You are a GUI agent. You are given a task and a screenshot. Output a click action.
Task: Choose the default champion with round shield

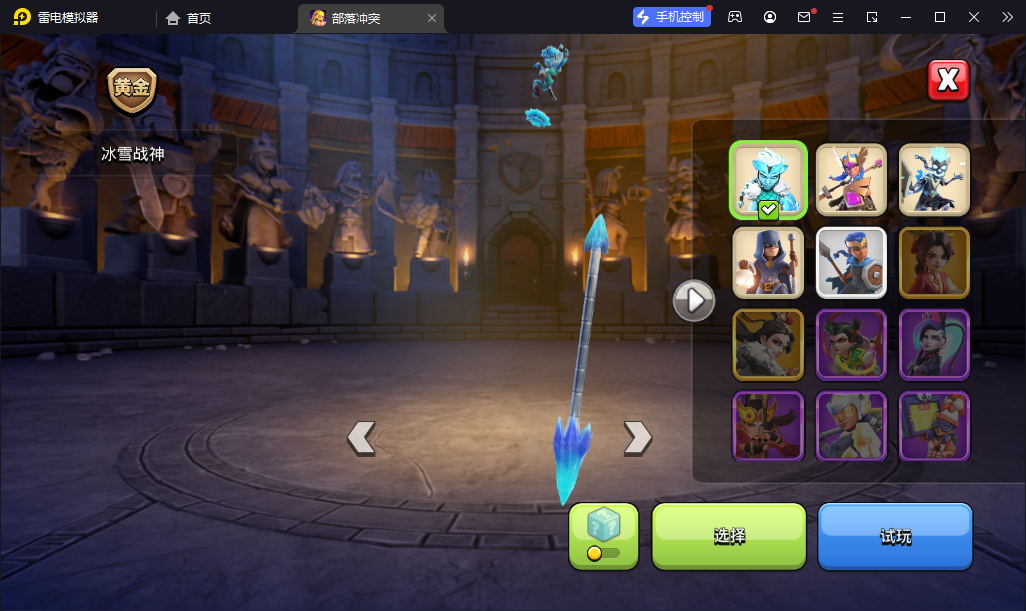coord(851,263)
